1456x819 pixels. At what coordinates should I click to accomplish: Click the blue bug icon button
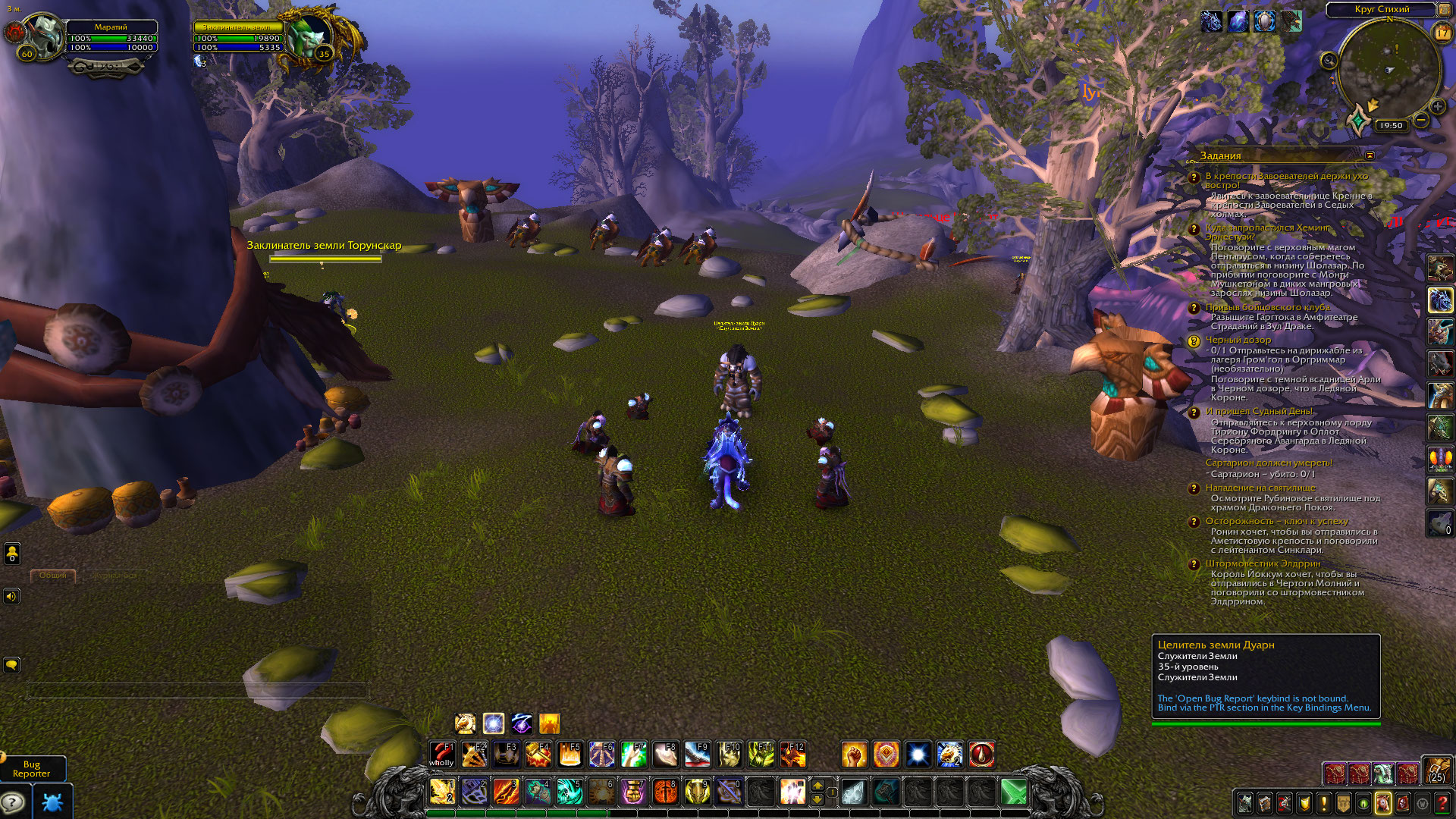[52, 801]
